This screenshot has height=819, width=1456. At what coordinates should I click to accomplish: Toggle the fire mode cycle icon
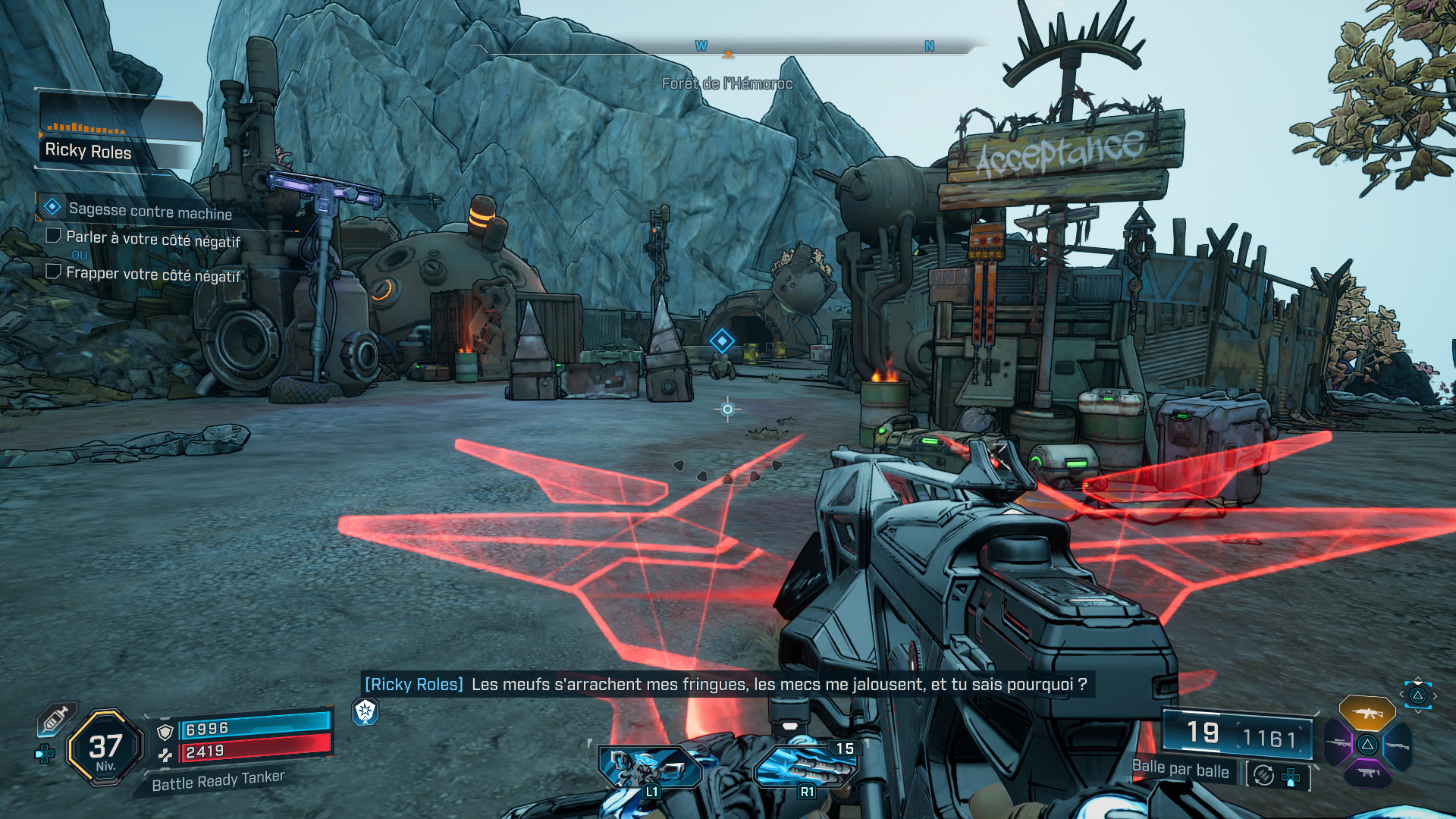coord(1263,775)
